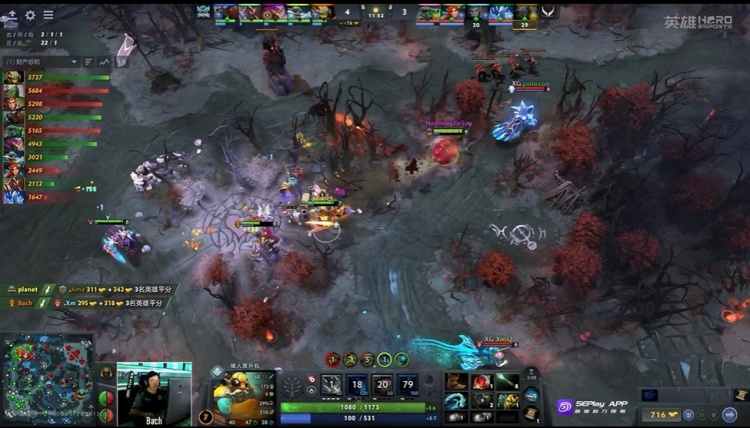Click the Bach player webcam thumbnail
The image size is (750, 428).
click(154, 392)
